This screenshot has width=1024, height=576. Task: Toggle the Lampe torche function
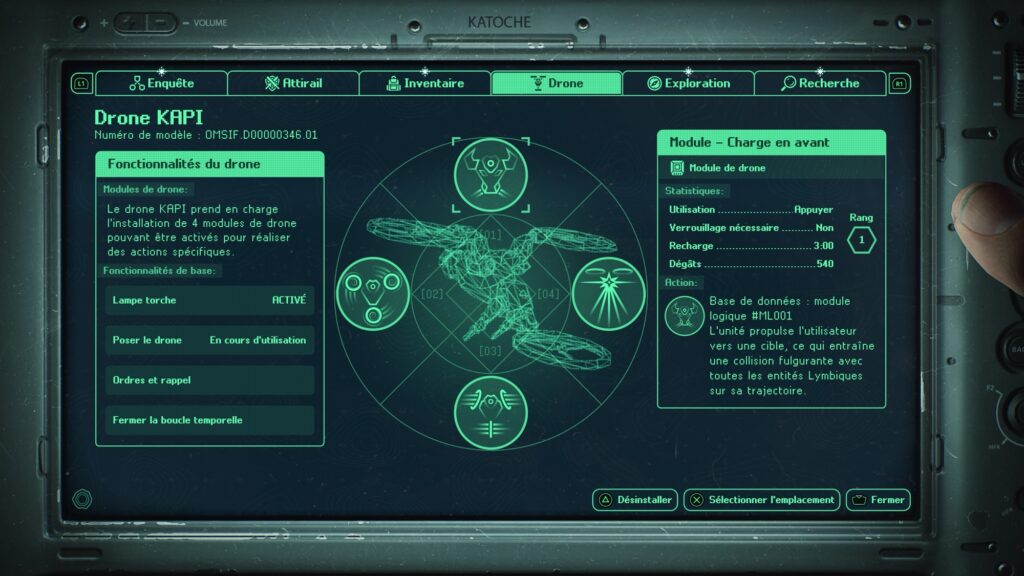click(x=210, y=300)
